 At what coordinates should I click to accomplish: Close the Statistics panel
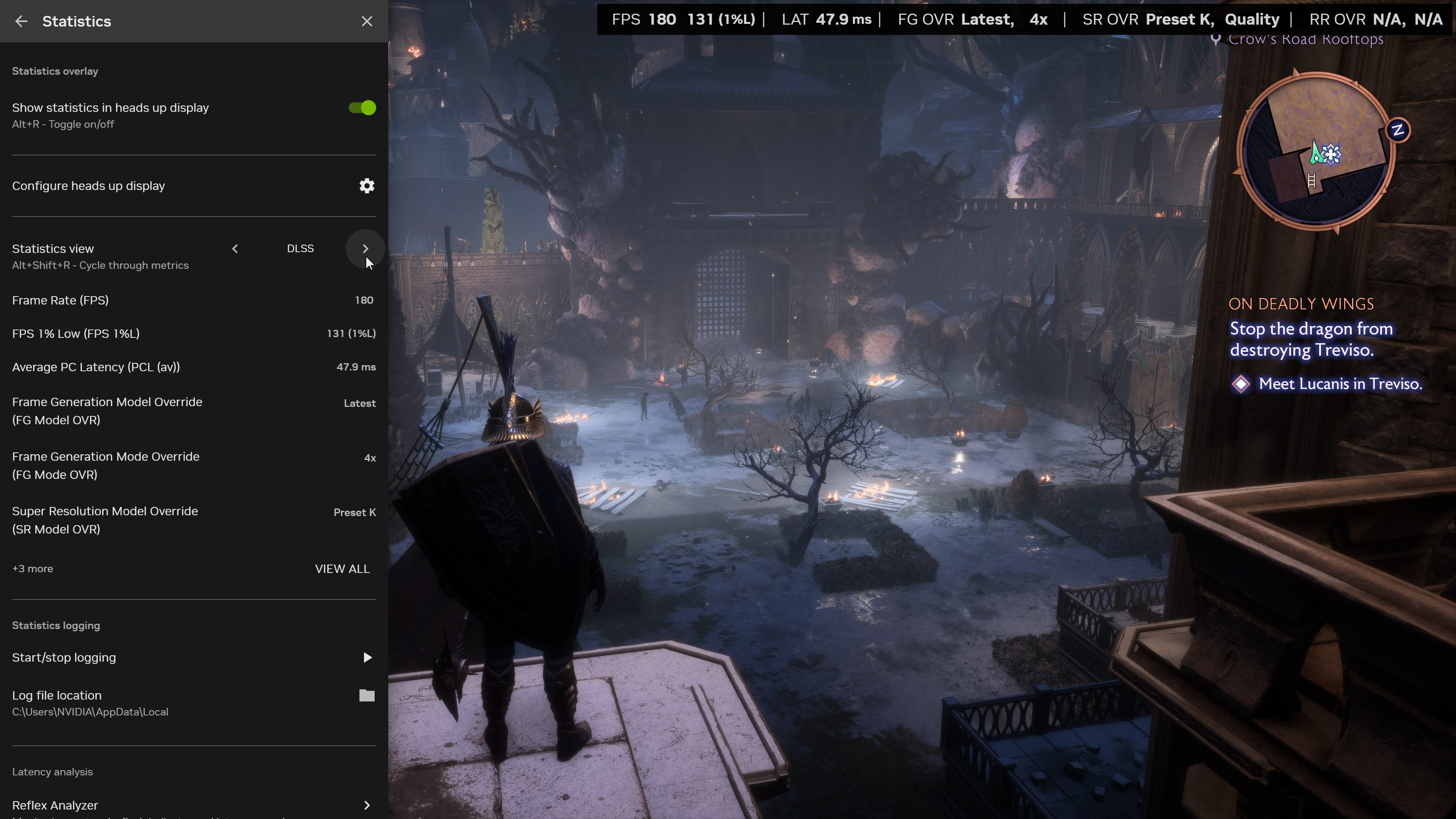pos(367,21)
